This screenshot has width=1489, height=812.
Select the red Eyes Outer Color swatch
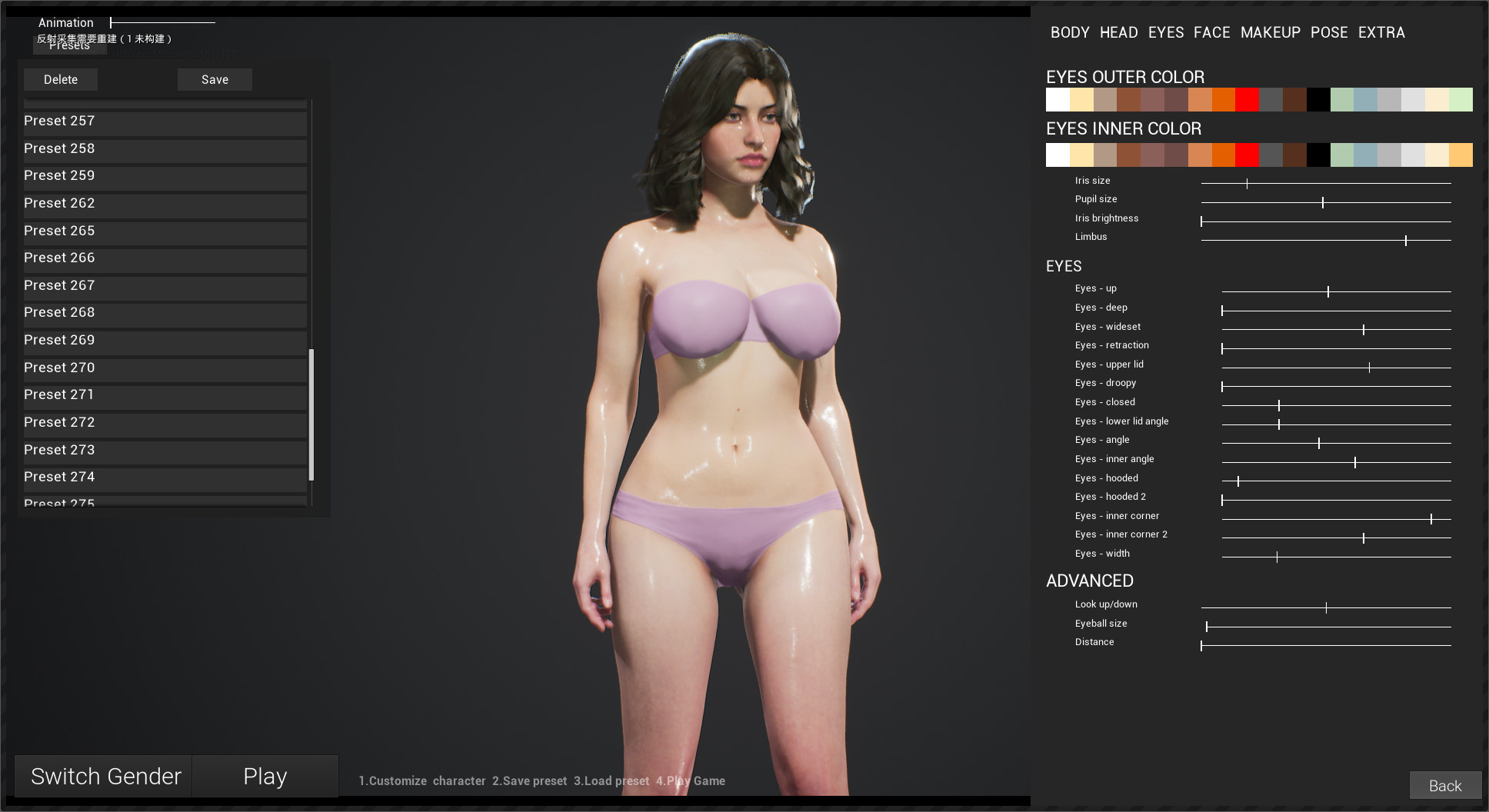coord(1247,99)
